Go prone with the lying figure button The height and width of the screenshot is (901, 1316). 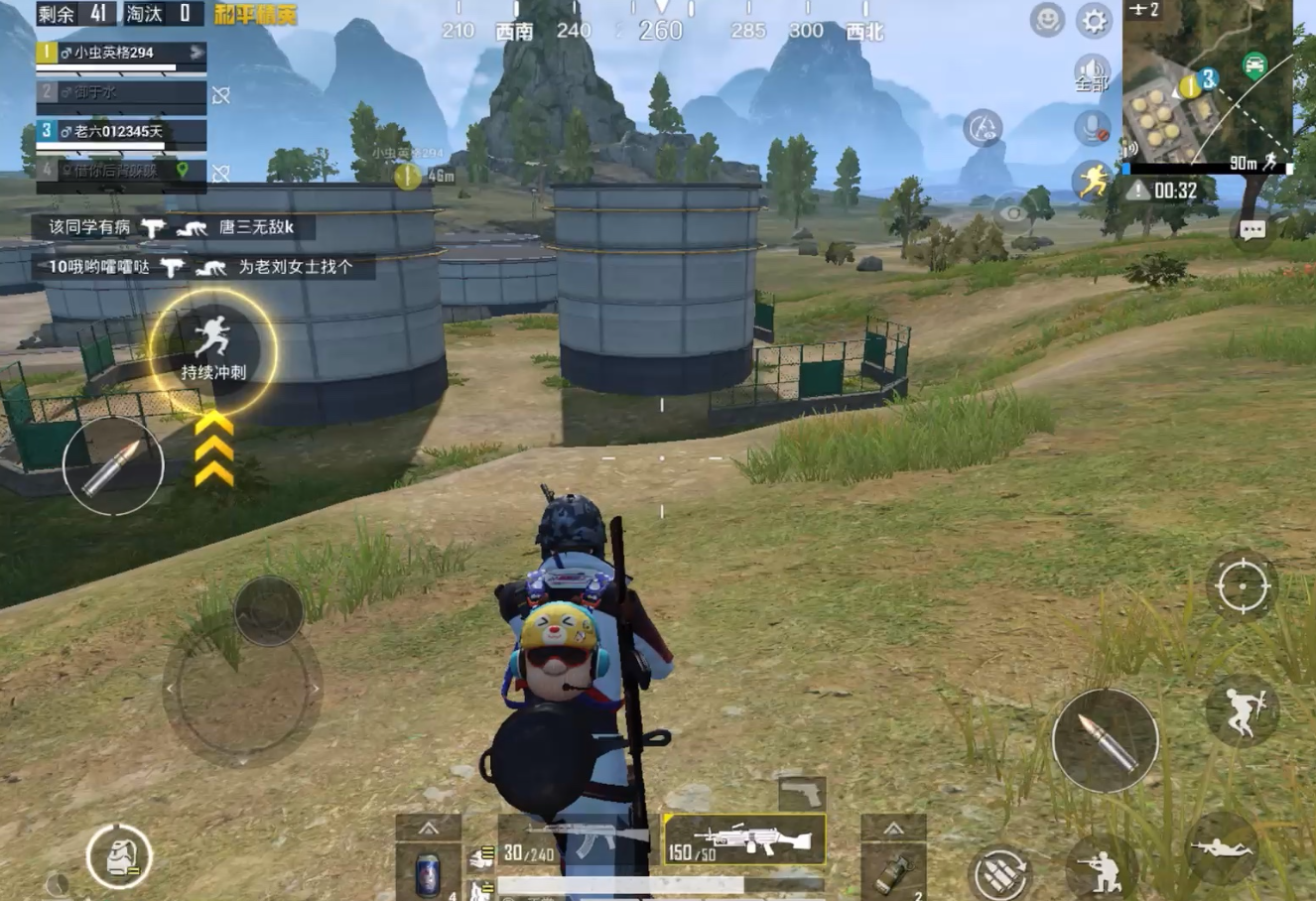tap(1221, 847)
